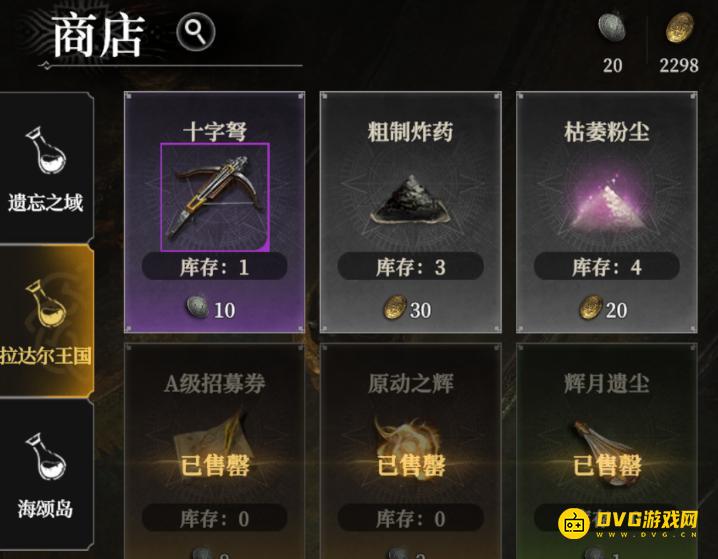718x559 pixels.
Task: Tap the silver coin currency icon
Action: (612, 29)
